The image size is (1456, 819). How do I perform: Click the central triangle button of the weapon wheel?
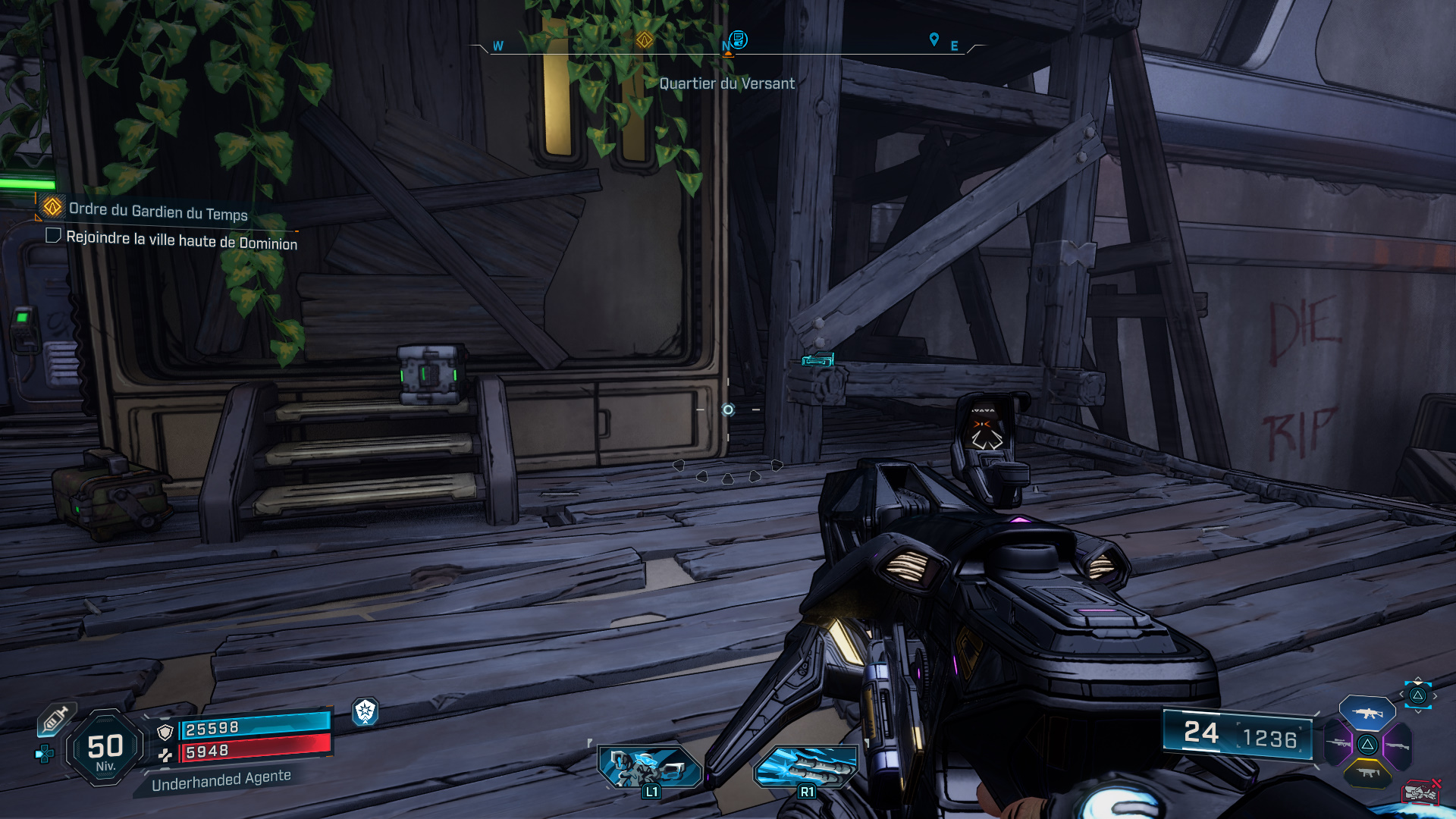(1367, 745)
